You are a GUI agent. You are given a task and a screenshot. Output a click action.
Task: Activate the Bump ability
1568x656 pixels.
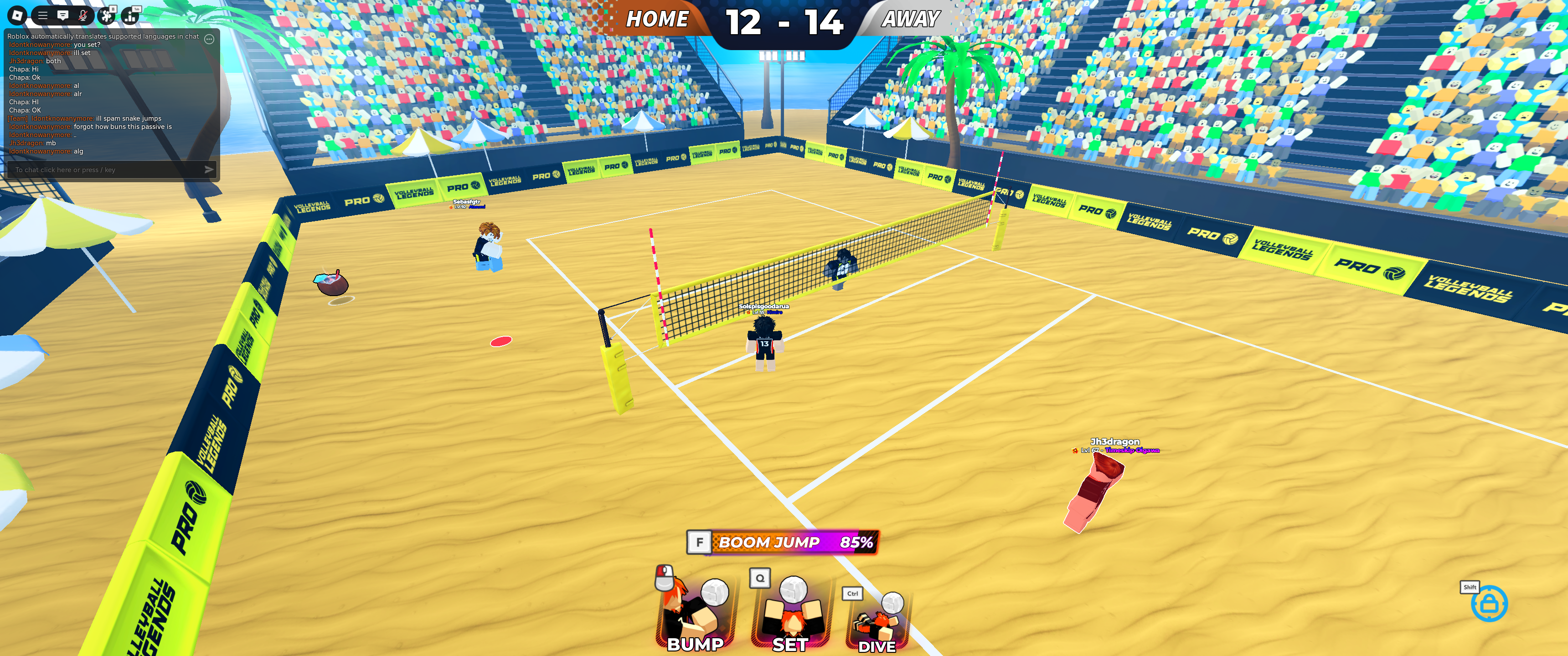pyautogui.click(x=695, y=611)
